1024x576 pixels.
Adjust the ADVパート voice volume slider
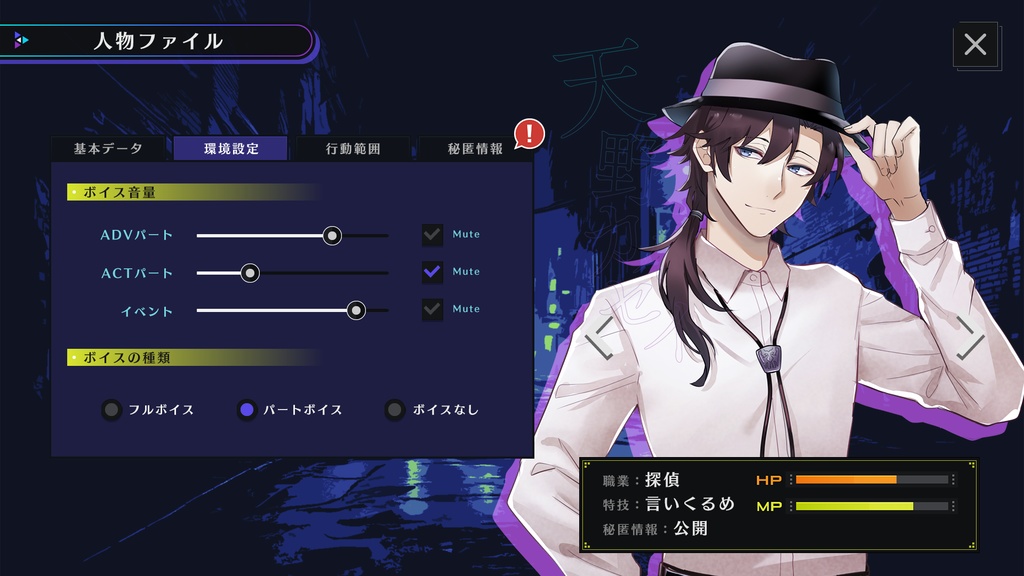332,235
